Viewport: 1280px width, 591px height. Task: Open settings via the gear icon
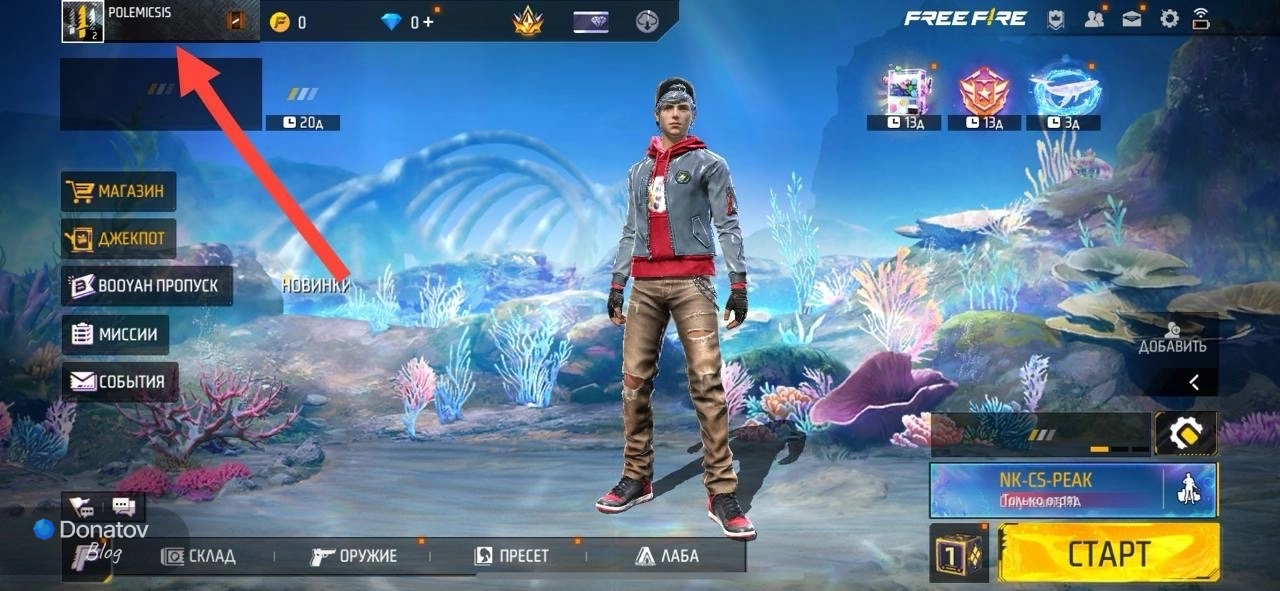click(1169, 19)
